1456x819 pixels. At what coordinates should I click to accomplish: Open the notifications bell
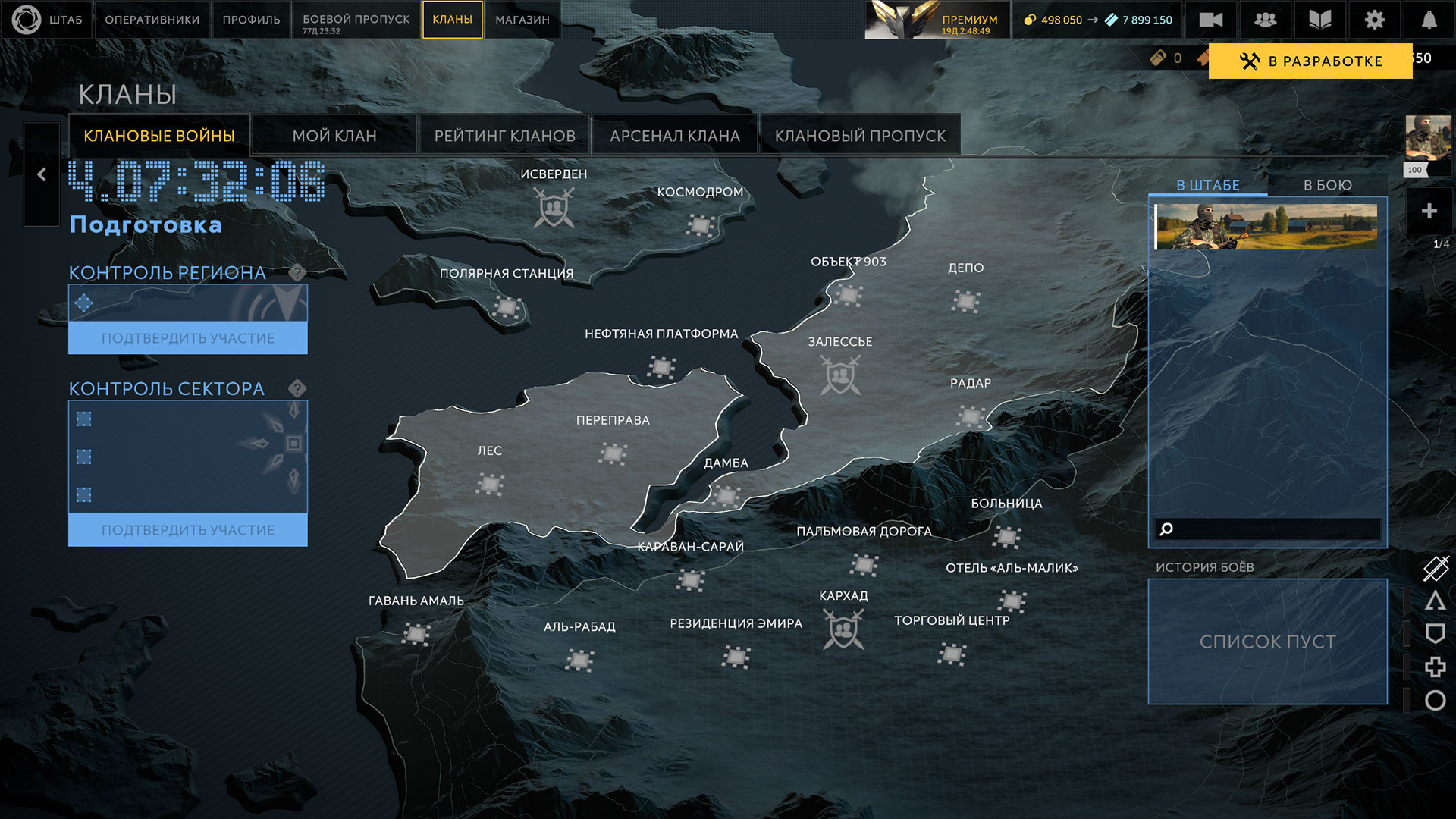click(1429, 20)
